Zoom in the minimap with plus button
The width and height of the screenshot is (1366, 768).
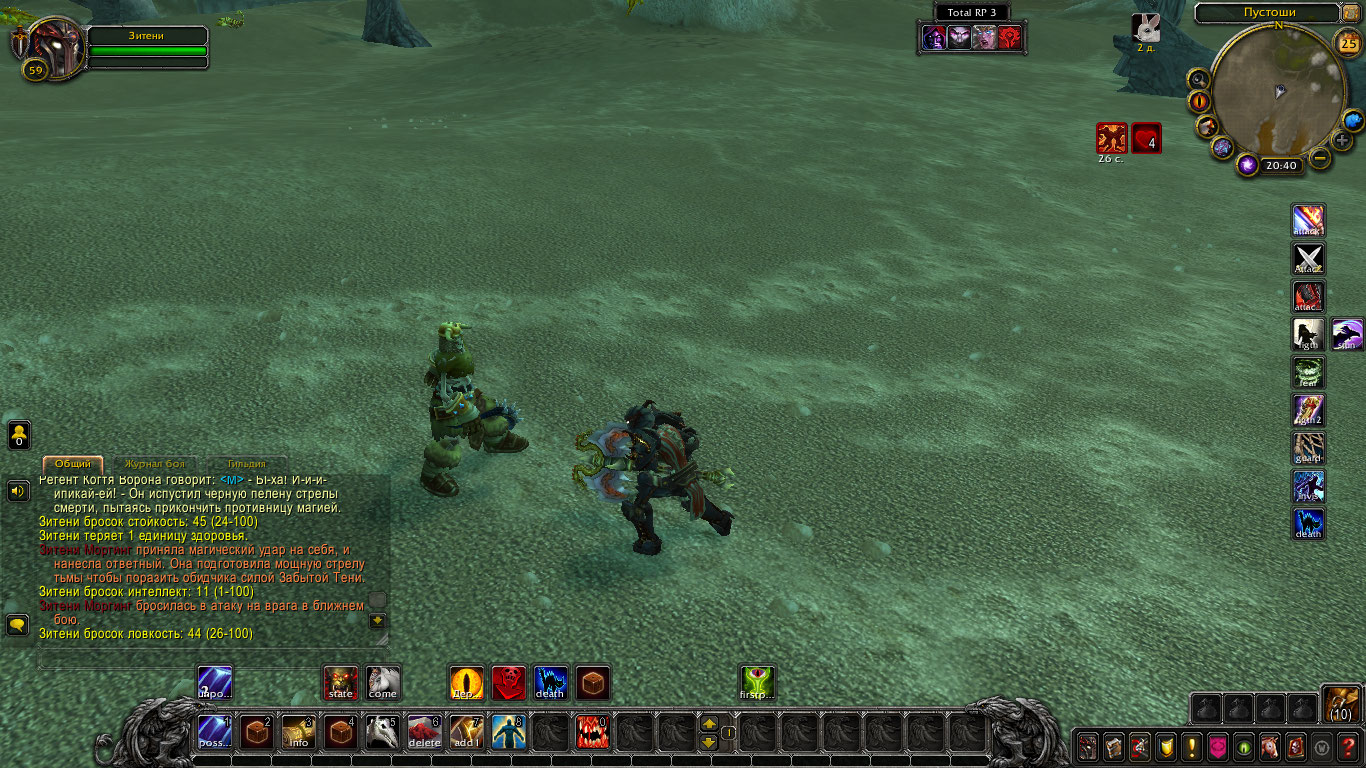tap(1342, 140)
